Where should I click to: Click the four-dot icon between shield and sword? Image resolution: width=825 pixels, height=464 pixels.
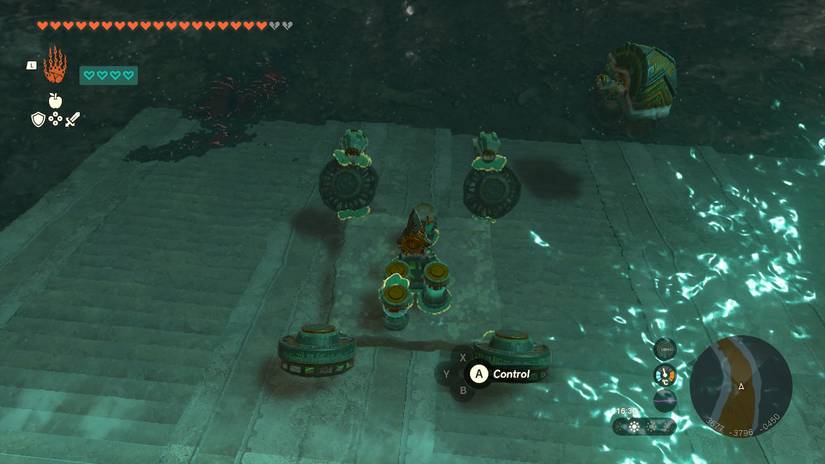click(55, 119)
